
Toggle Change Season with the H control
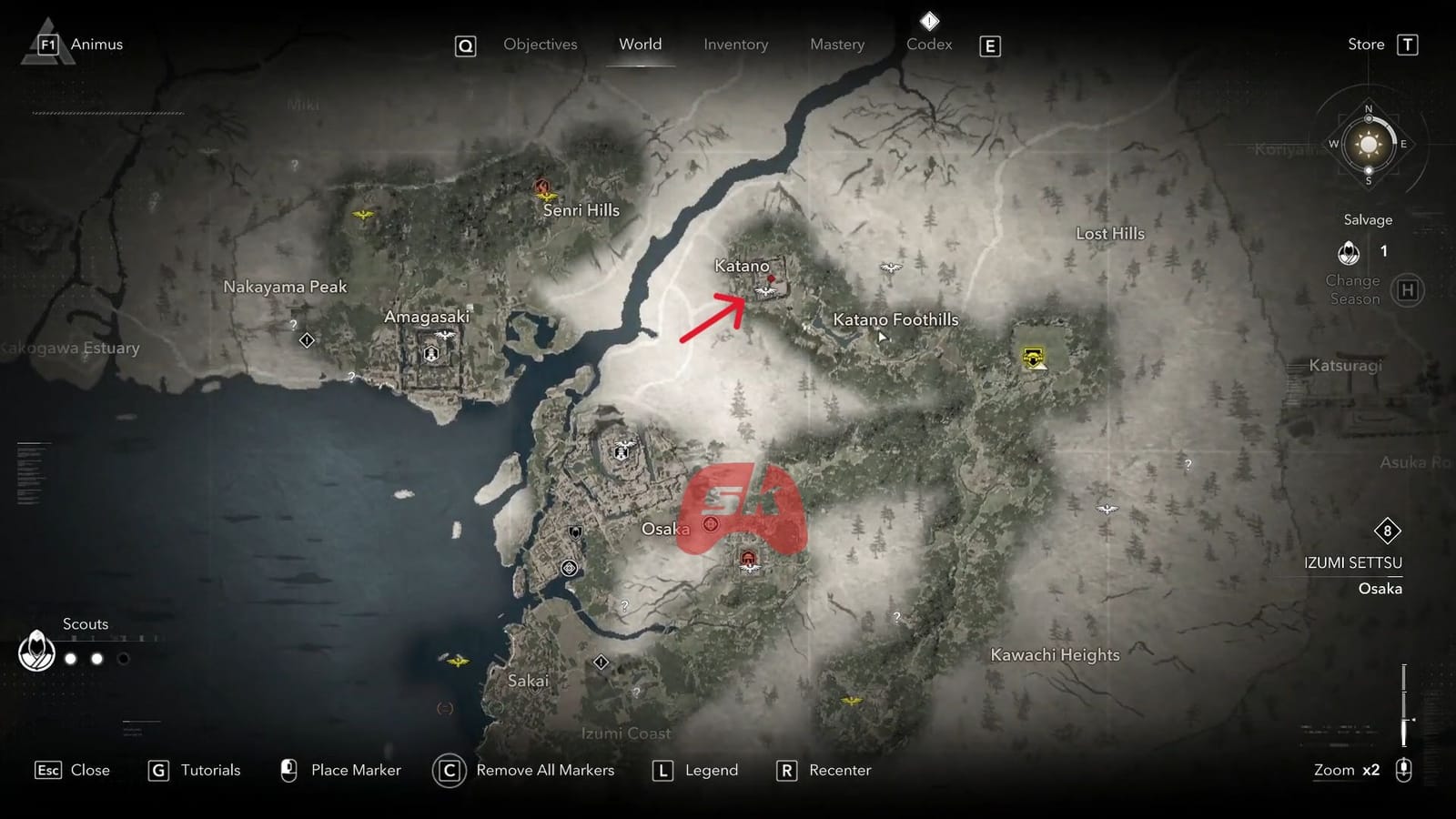[1407, 289]
